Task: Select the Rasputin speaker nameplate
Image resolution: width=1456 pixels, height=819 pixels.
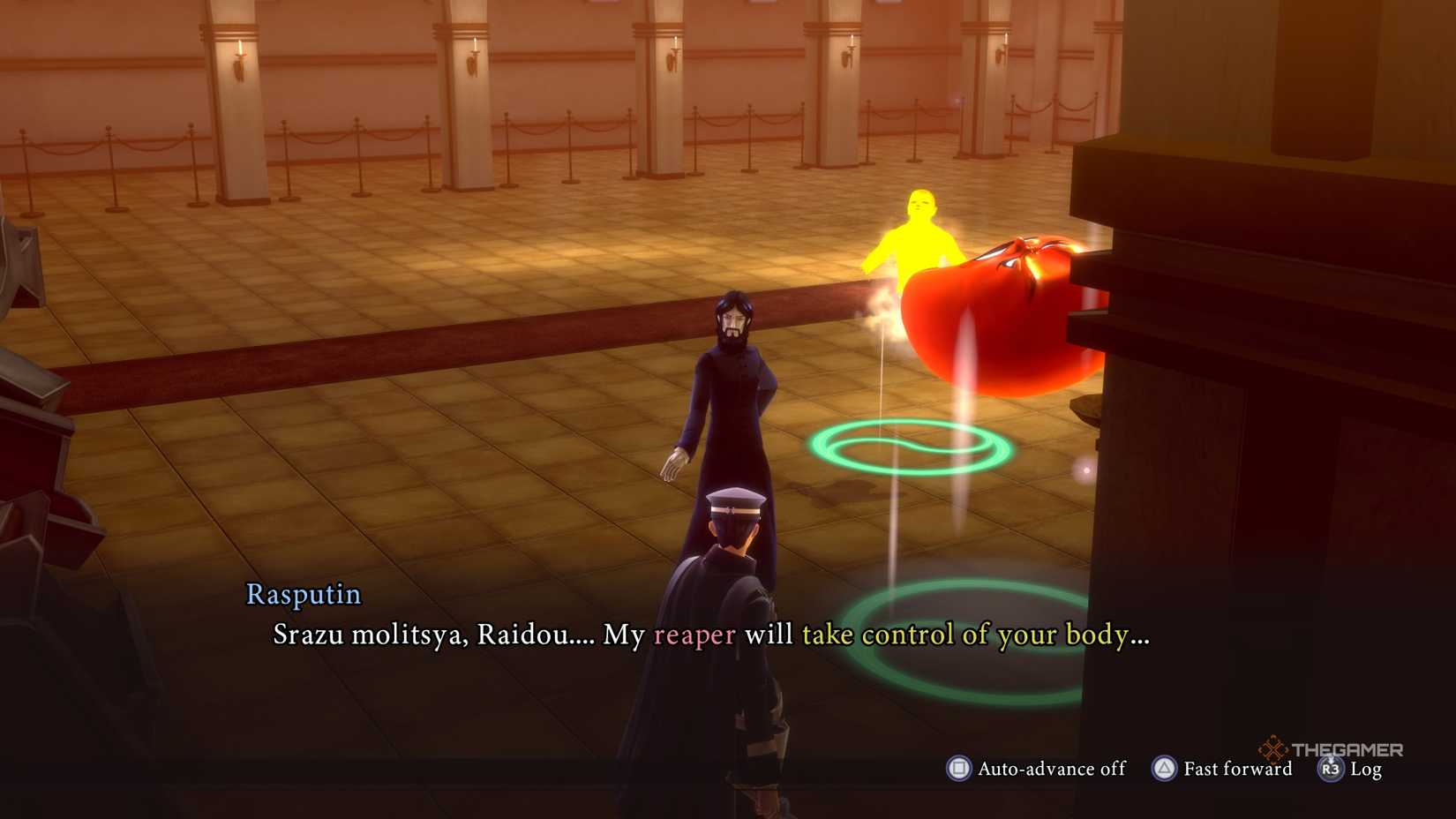Action: [x=302, y=595]
